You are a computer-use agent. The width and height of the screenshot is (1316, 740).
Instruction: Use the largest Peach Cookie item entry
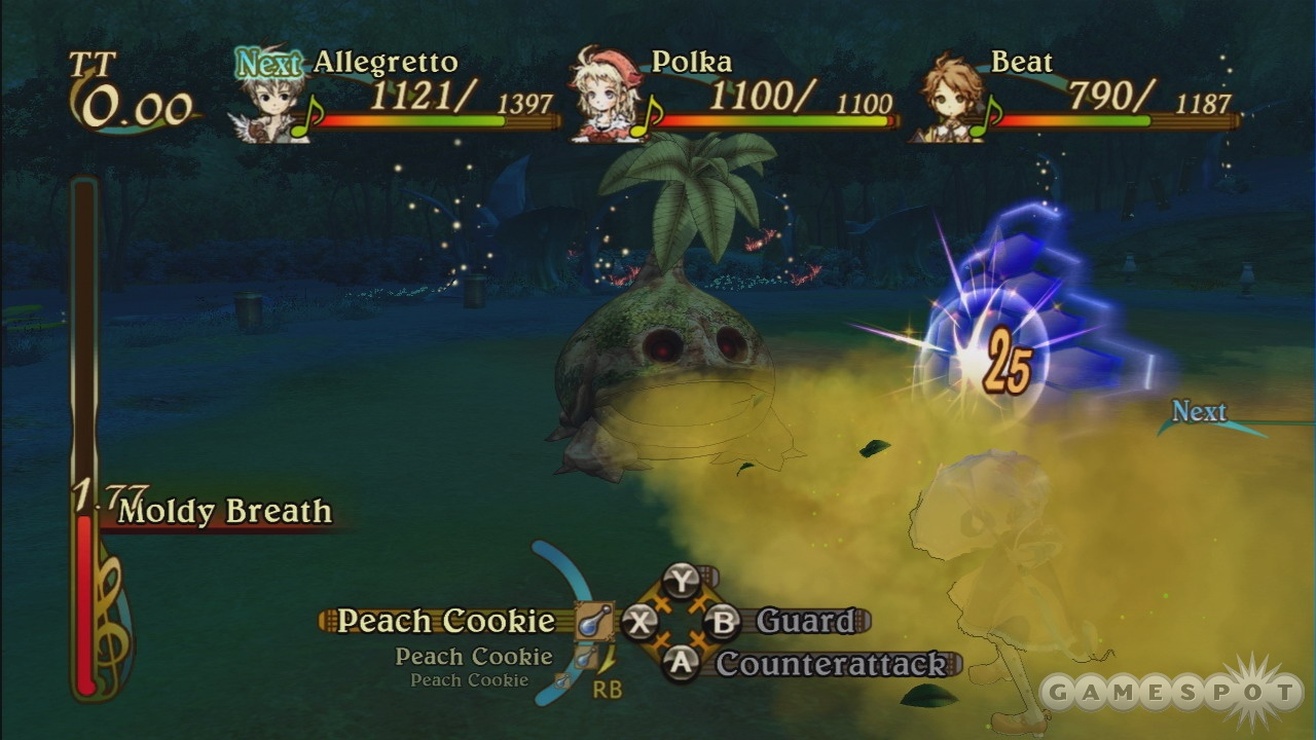point(445,621)
